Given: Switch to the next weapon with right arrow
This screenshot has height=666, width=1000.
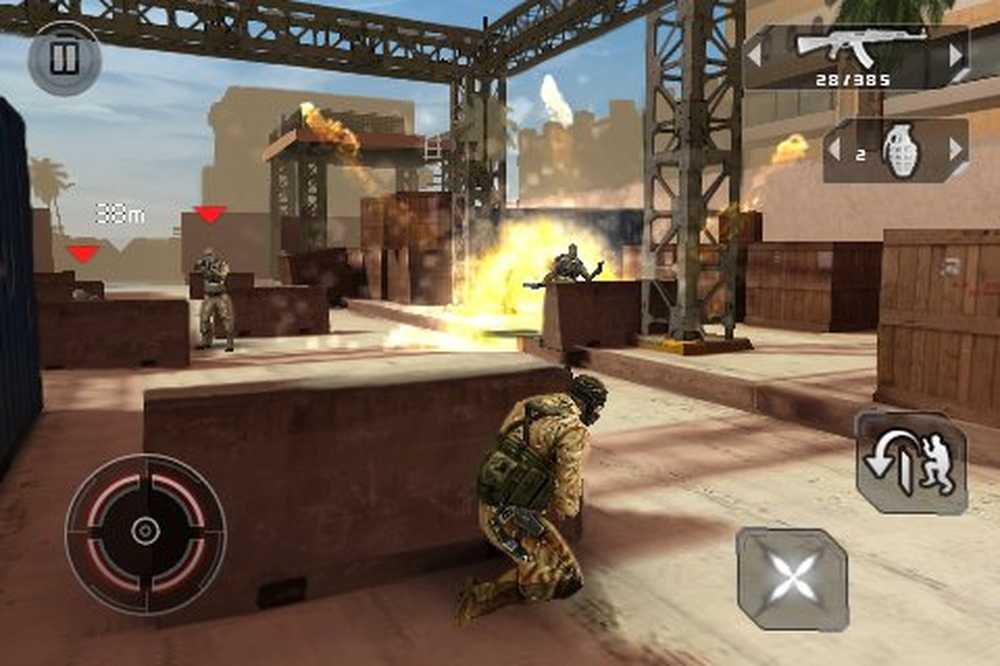Looking at the screenshot, I should tap(957, 53).
